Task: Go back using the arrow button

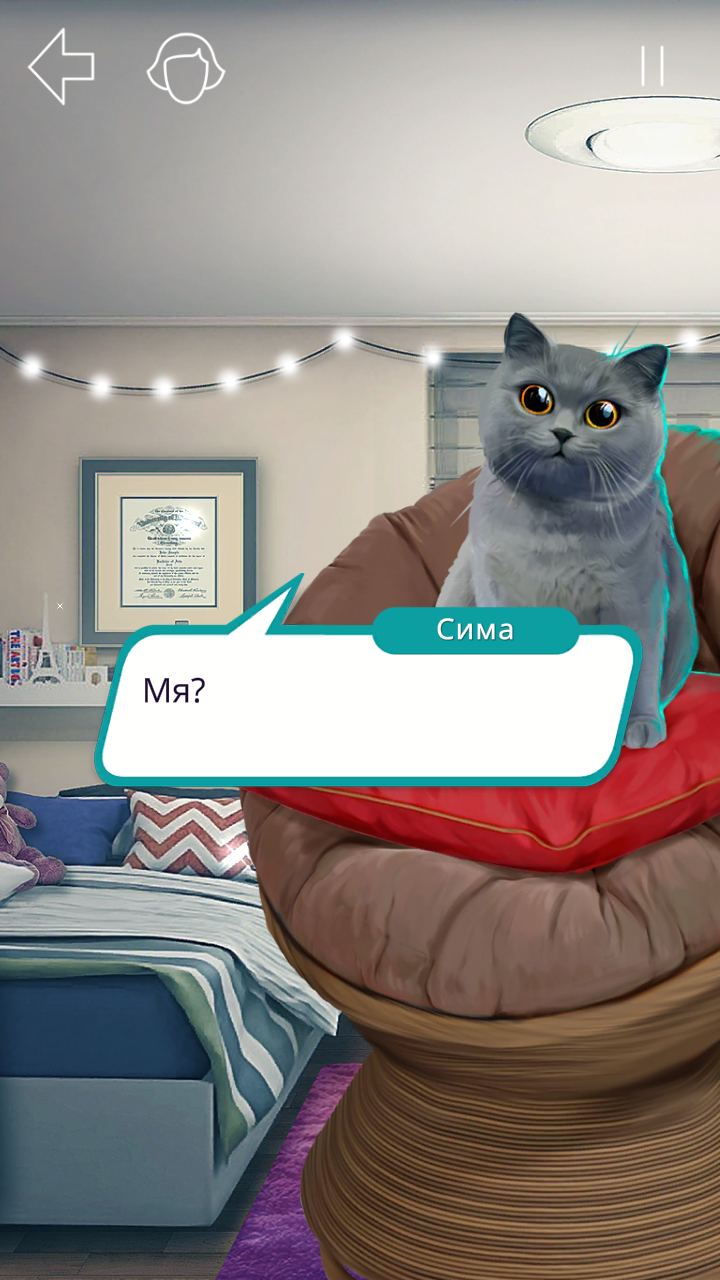Action: click(x=62, y=66)
